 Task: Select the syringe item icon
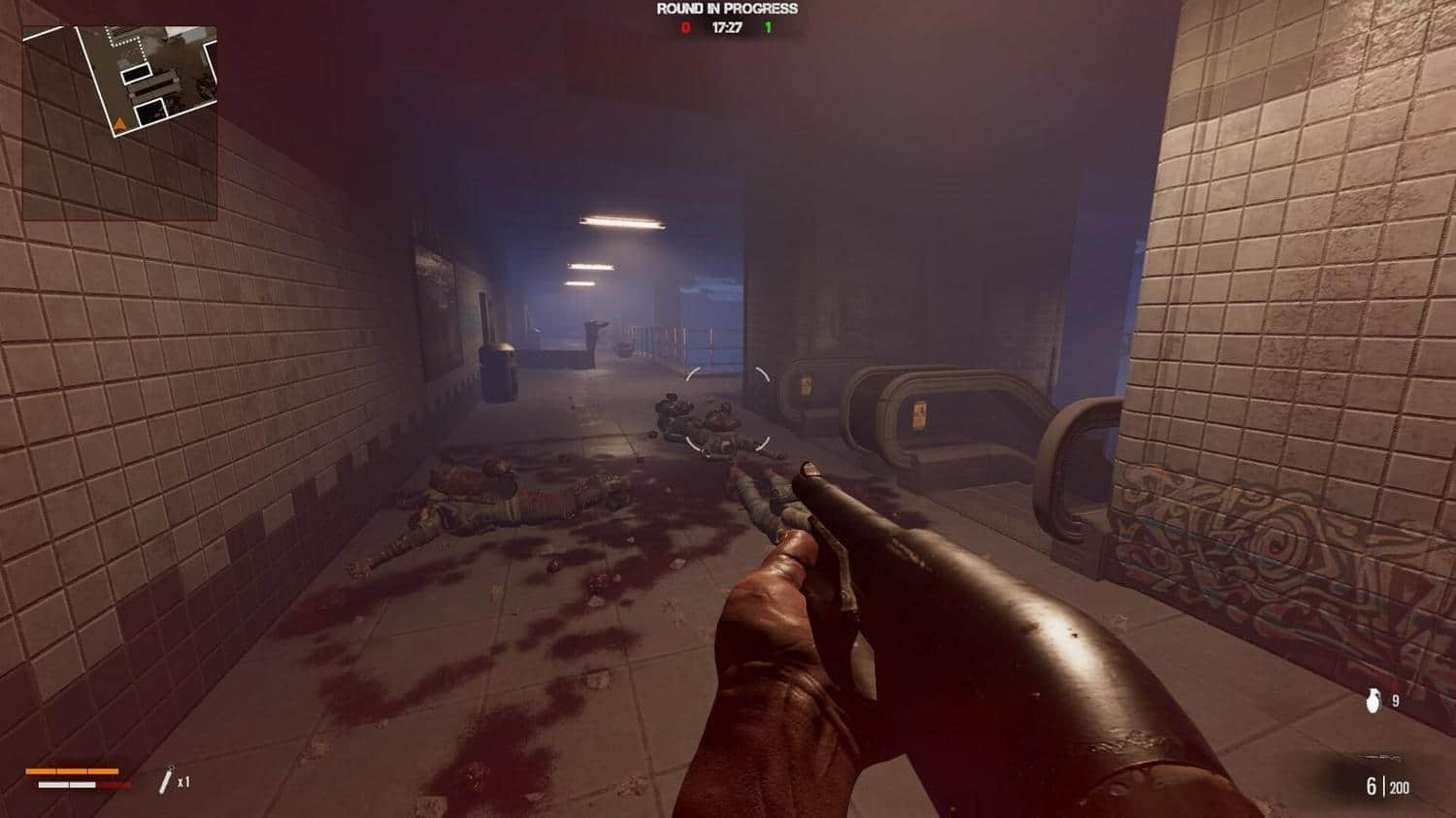[166, 779]
